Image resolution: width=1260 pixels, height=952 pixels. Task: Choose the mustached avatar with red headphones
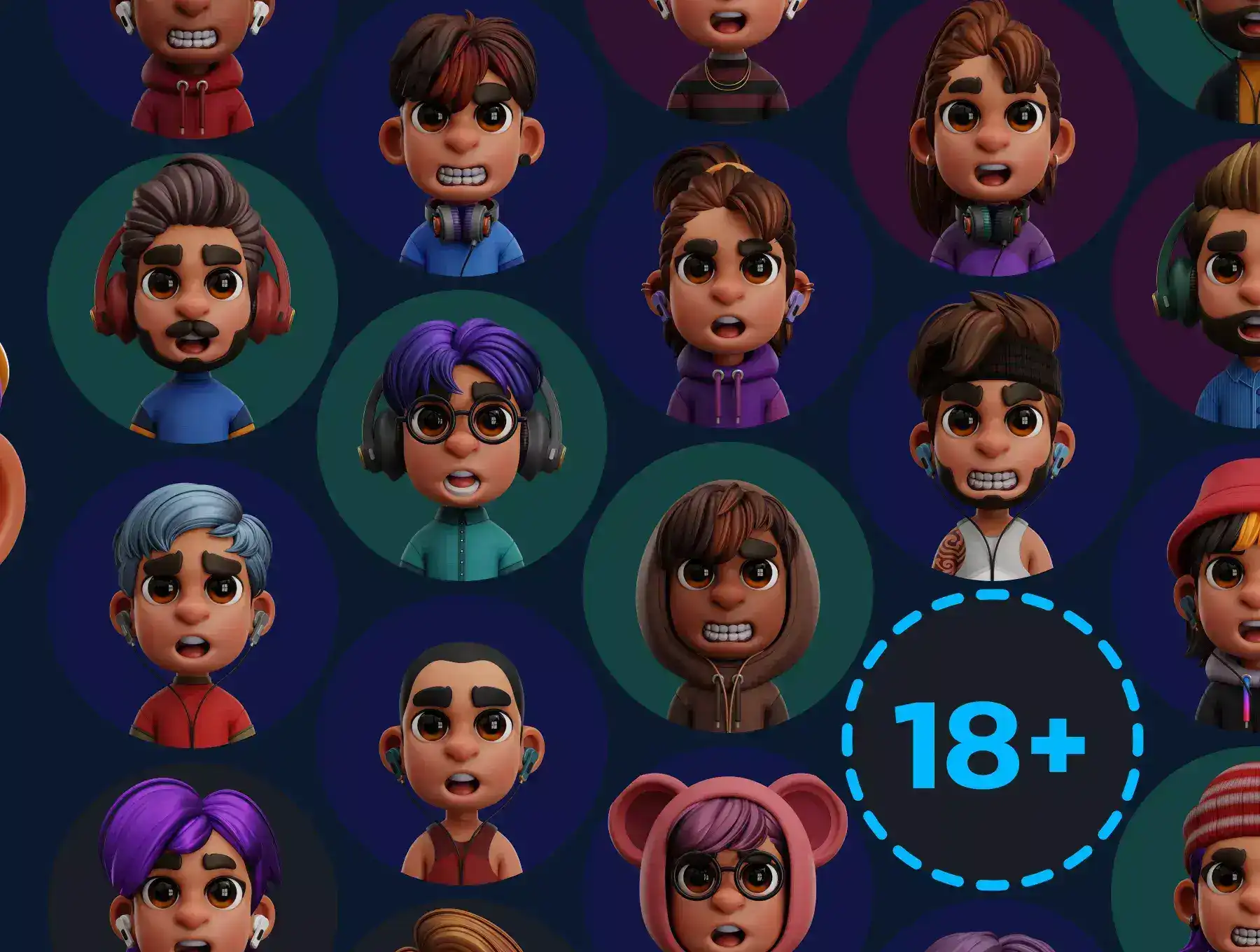tap(192, 297)
